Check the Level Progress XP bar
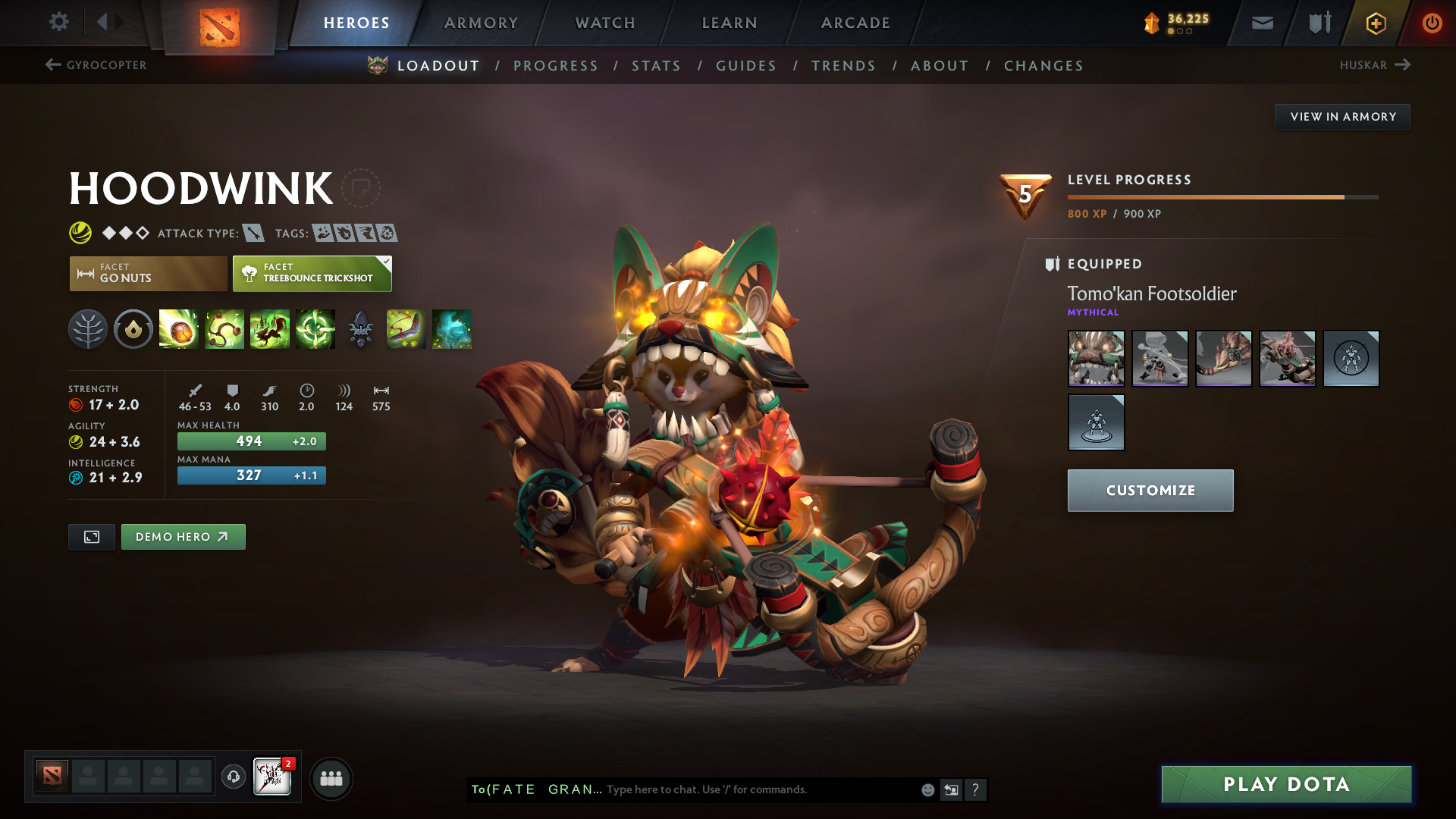1456x819 pixels. point(1221,196)
